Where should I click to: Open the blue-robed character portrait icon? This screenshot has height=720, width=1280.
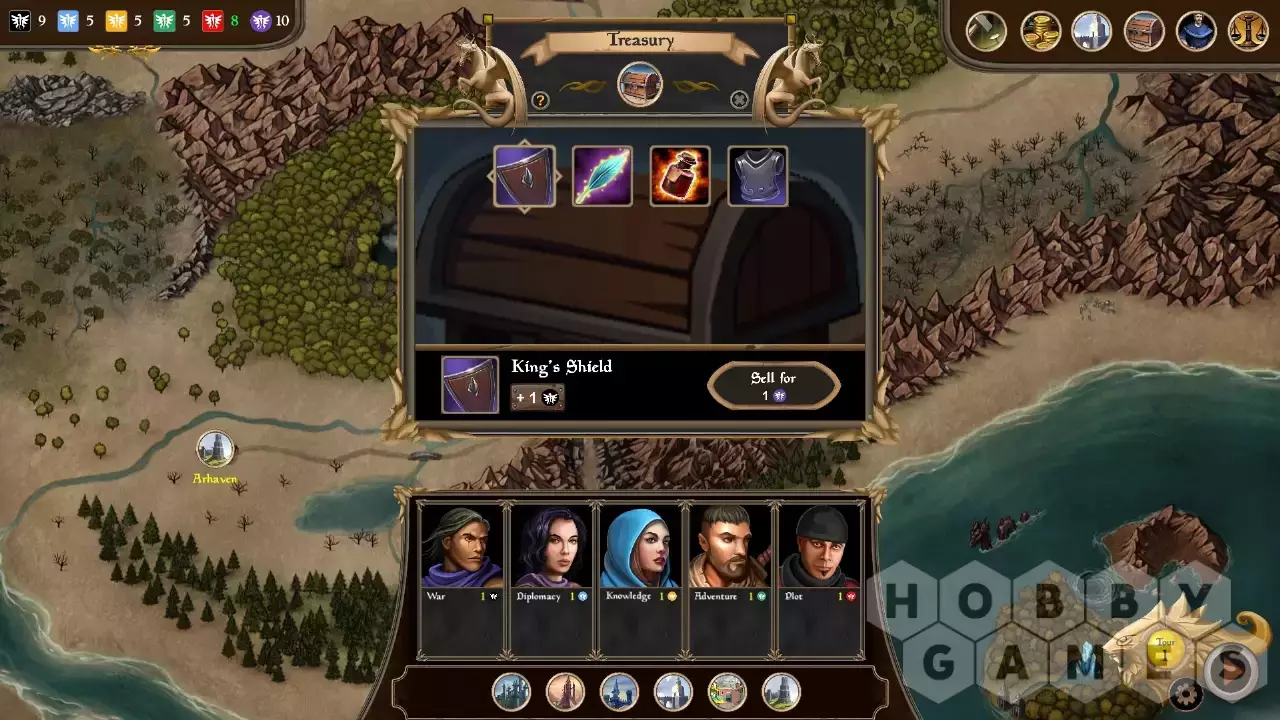tap(1196, 31)
